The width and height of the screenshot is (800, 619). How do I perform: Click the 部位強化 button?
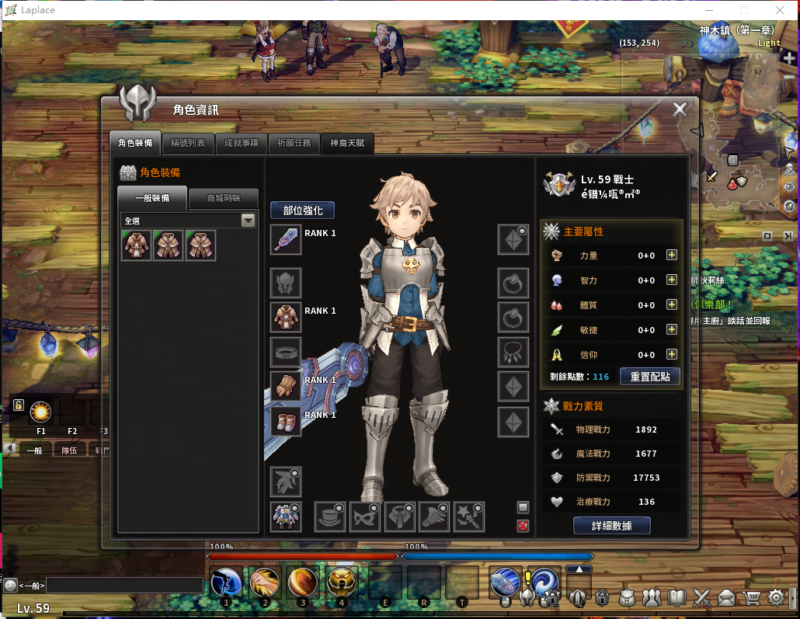302,210
